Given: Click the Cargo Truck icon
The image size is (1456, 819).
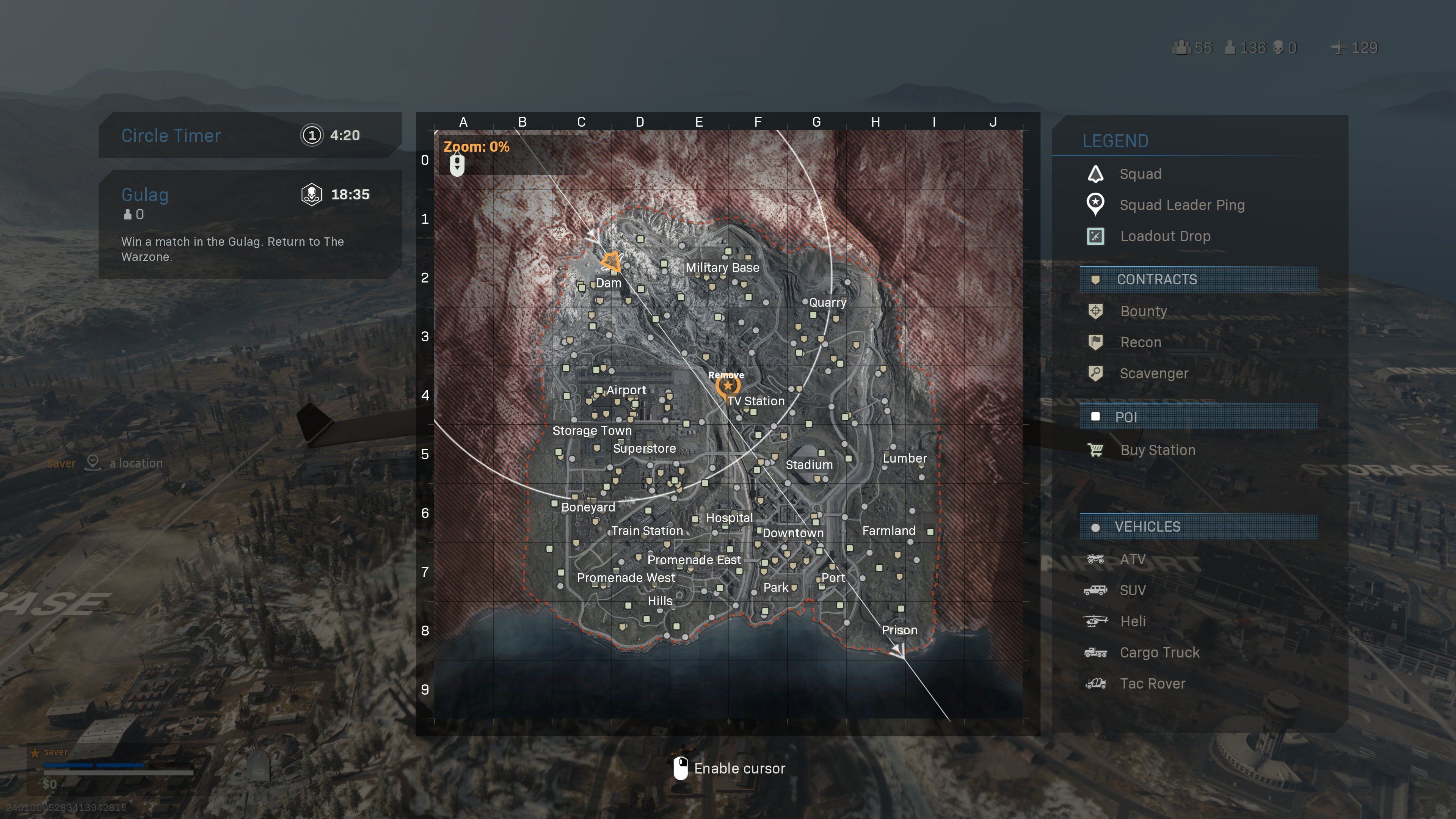Looking at the screenshot, I should point(1095,652).
